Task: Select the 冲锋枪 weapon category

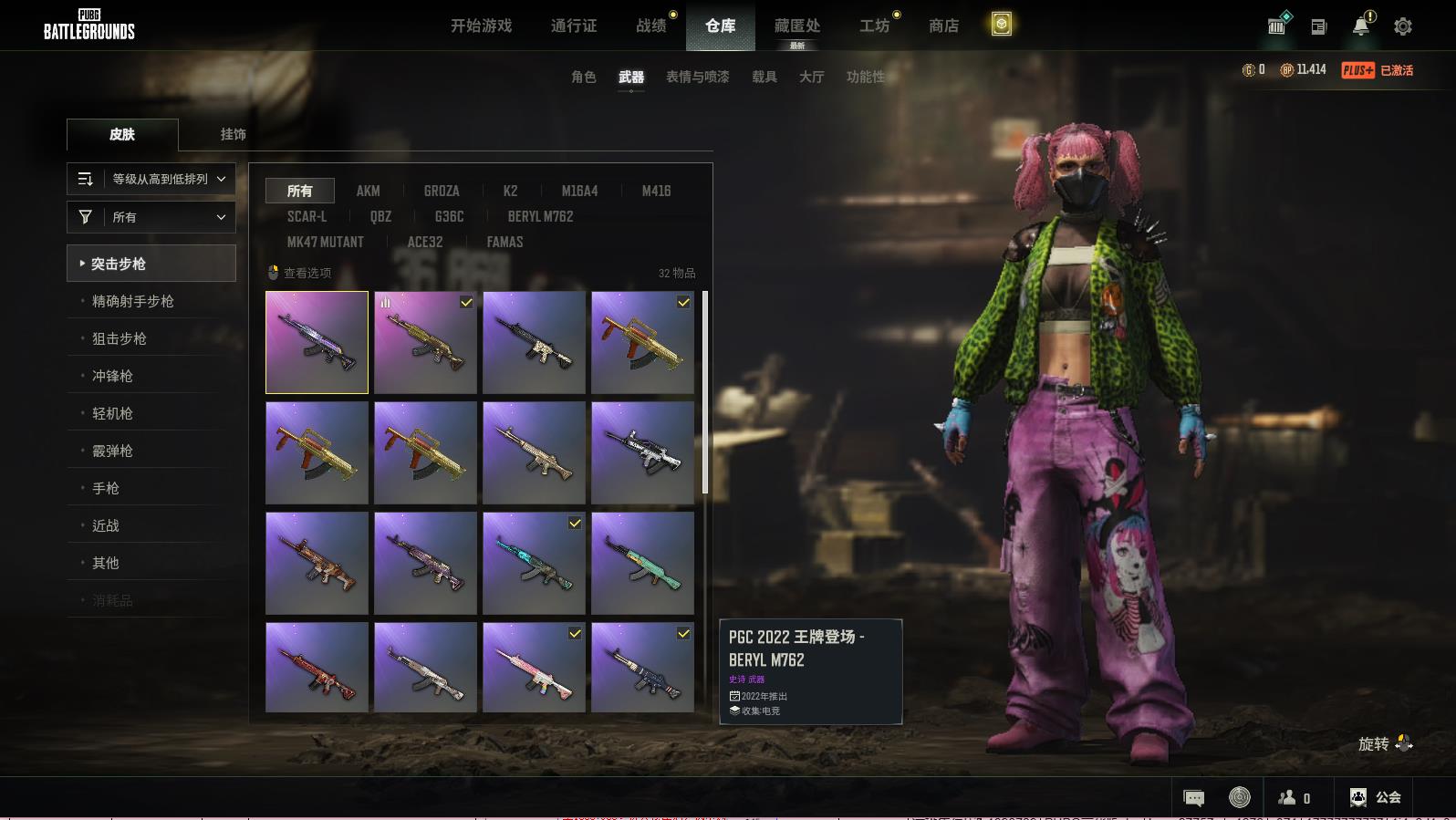Action: (112, 376)
